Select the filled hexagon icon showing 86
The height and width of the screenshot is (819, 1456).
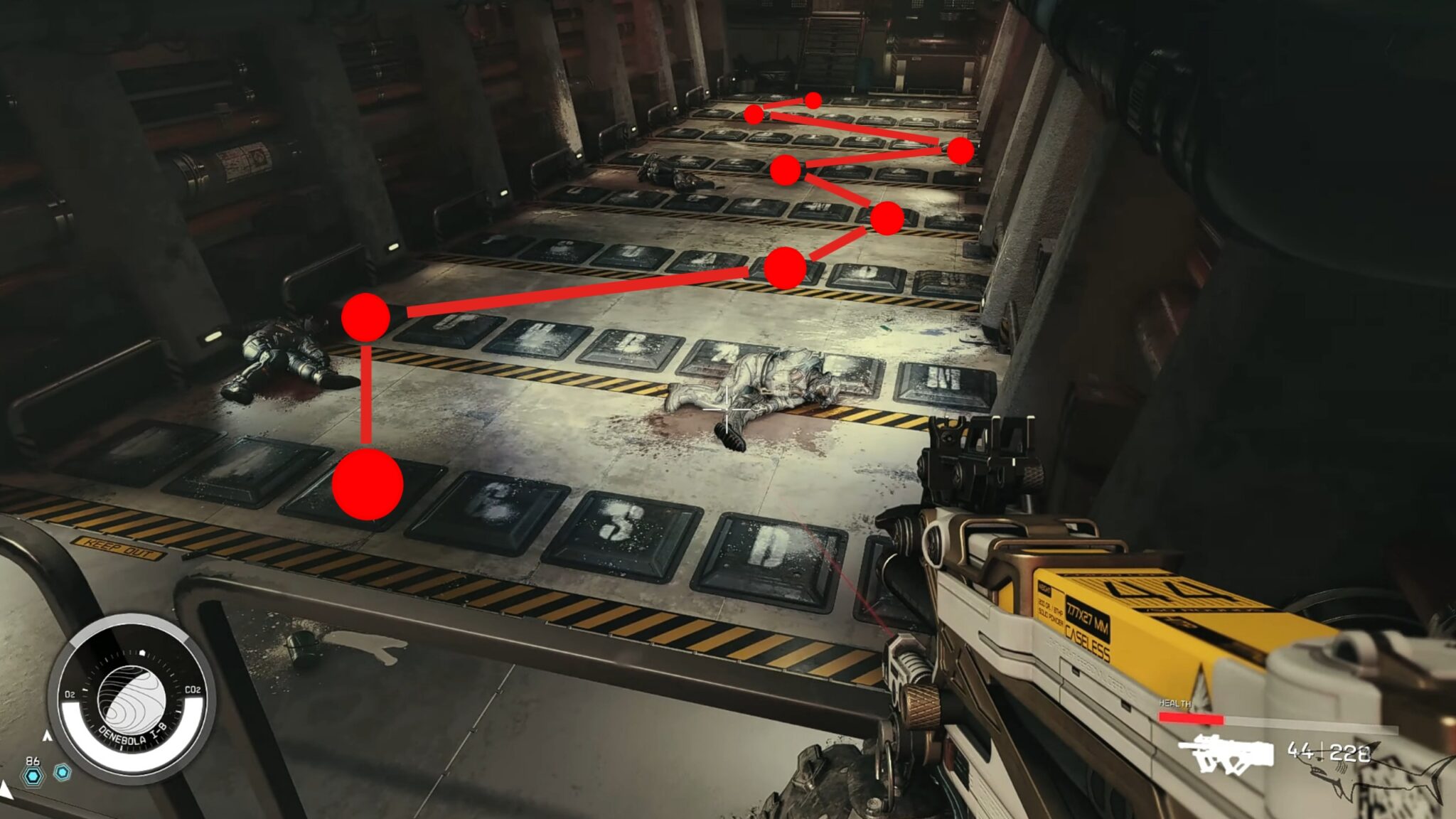coord(33,776)
